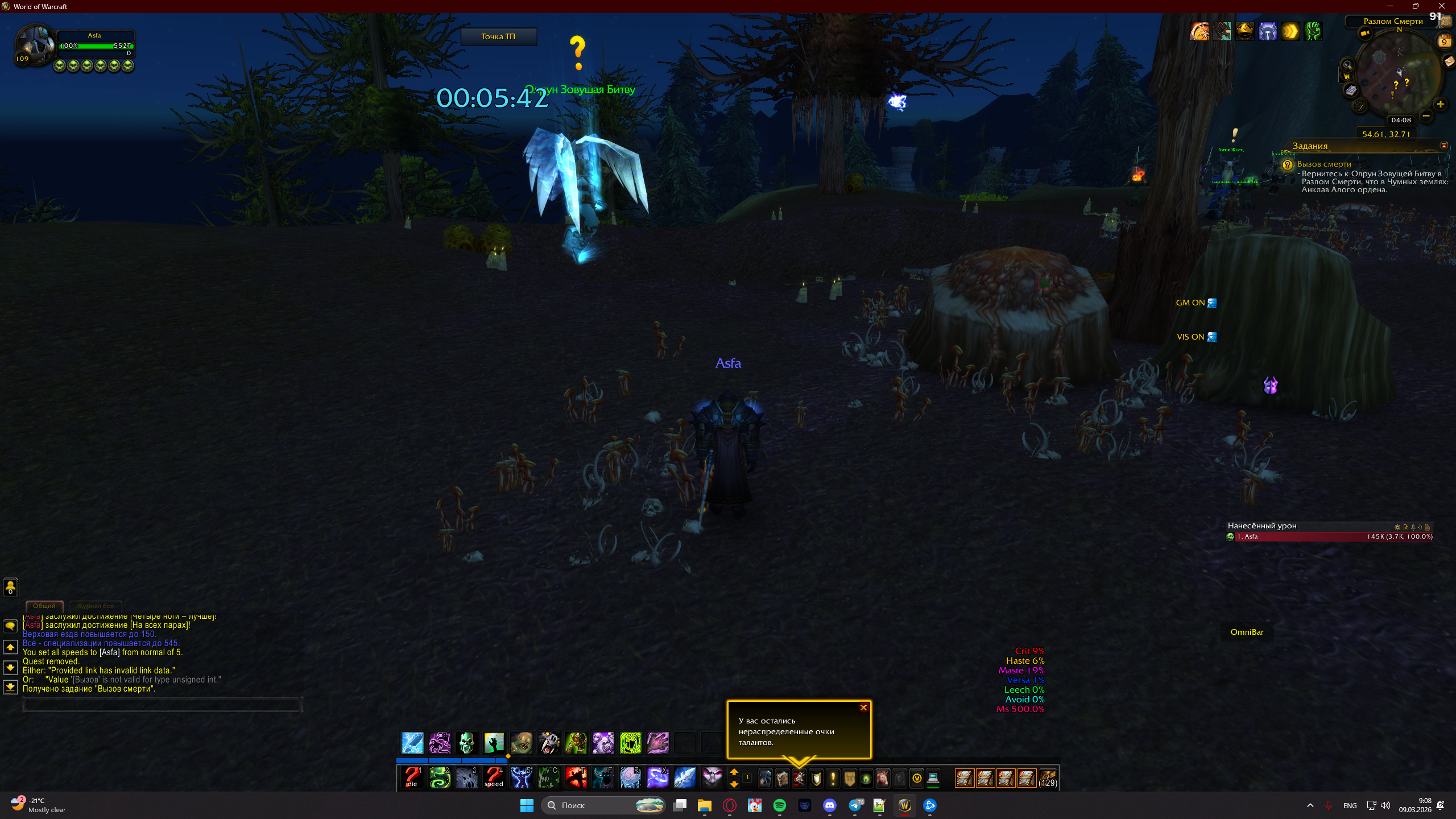1456x819 pixels.
Task: Open the calendar icon showing 9
Action: coord(1444,42)
